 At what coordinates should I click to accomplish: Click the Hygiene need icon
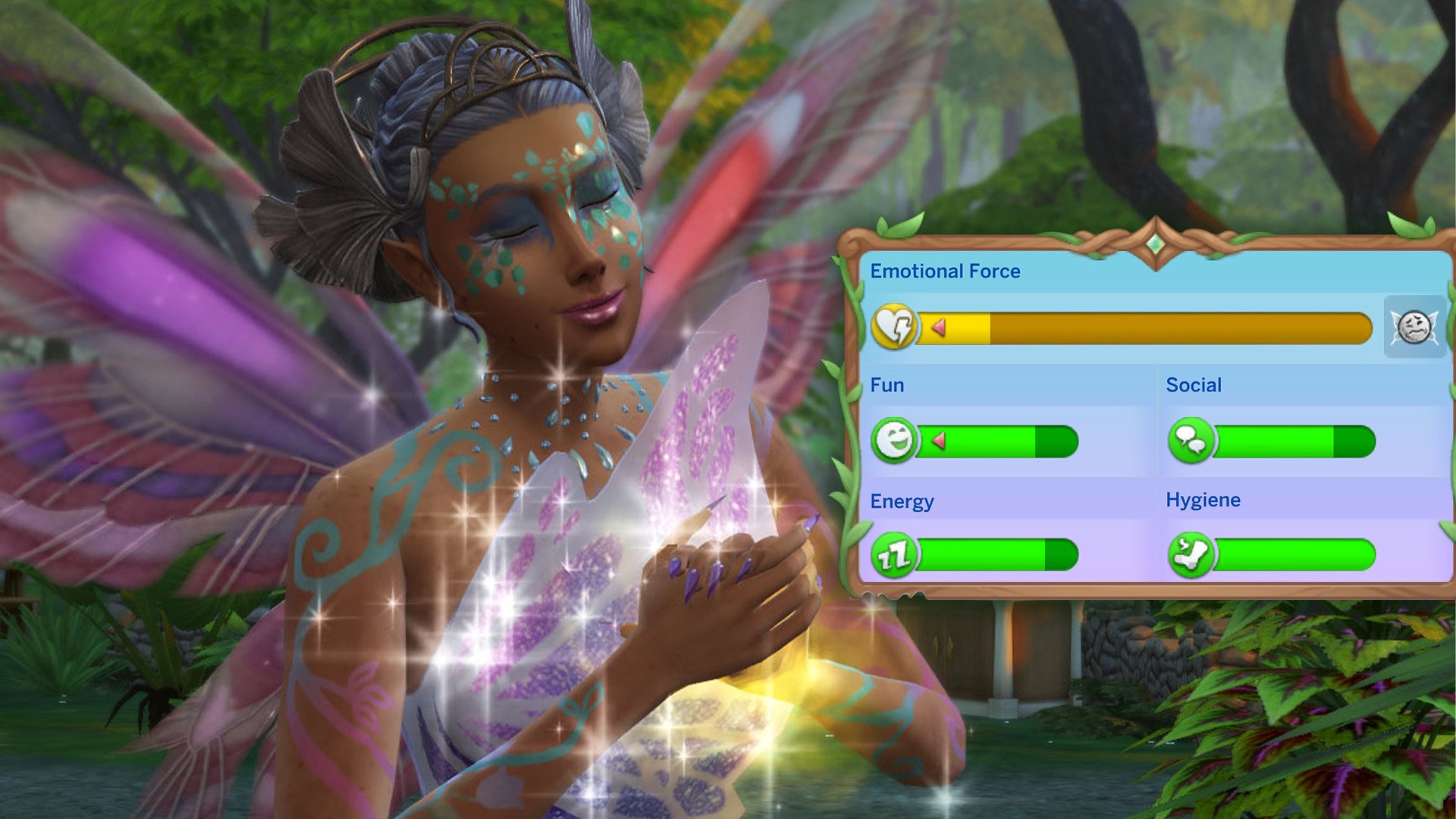coord(1191,555)
